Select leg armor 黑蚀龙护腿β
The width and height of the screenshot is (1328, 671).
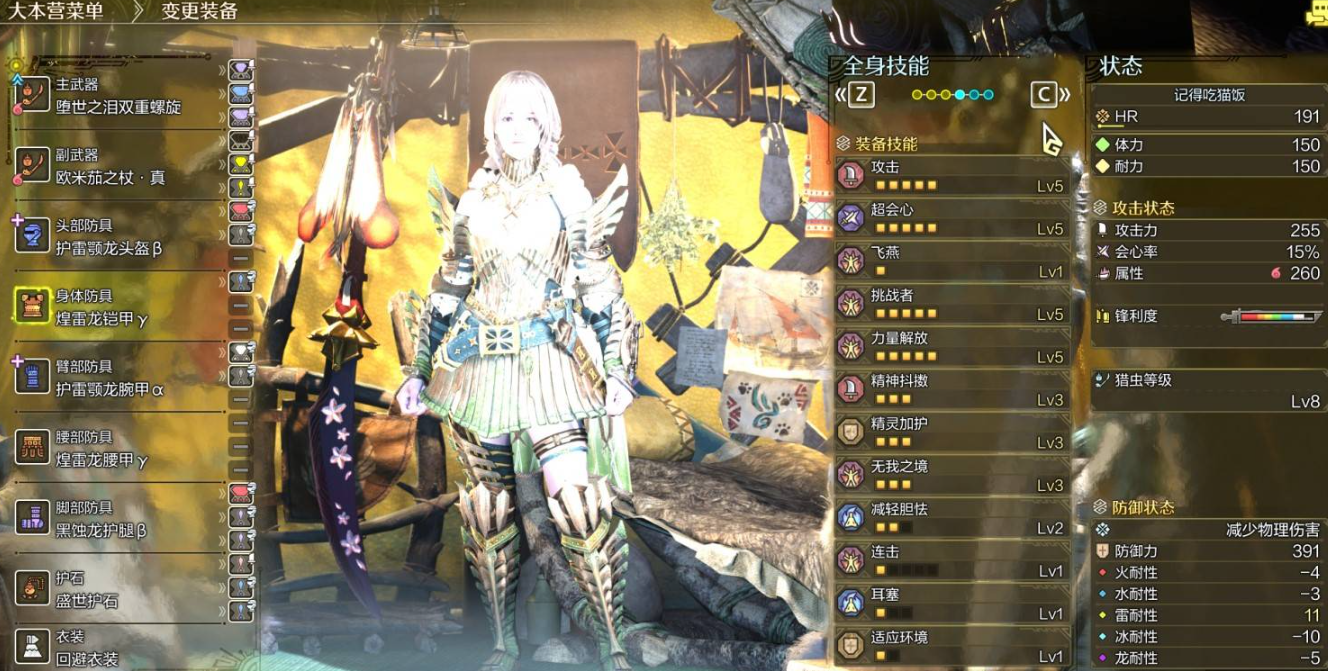(100, 520)
